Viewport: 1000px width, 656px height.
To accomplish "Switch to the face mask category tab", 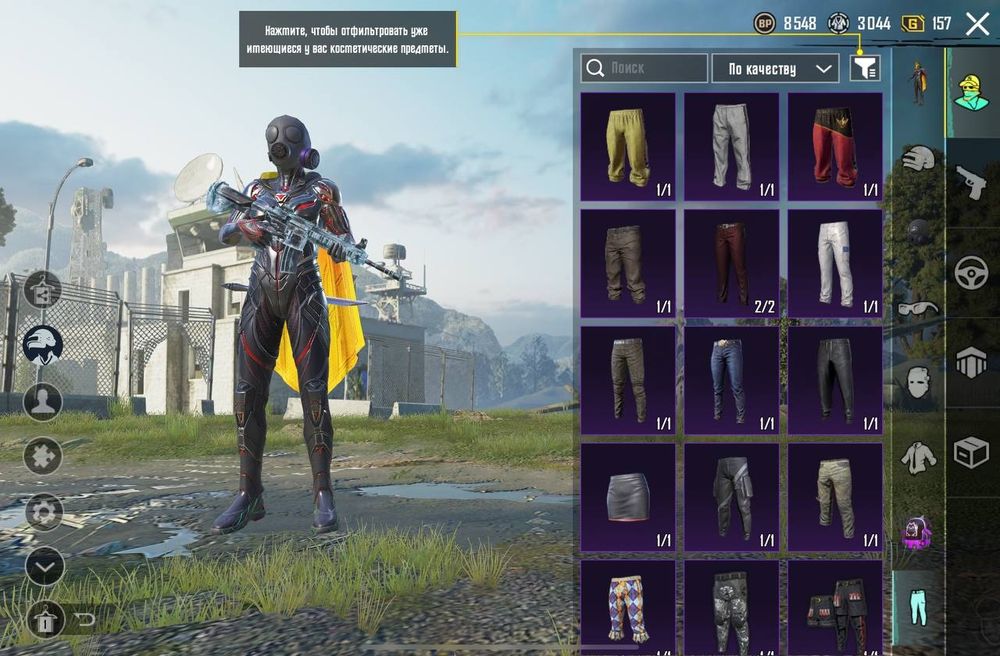I will pyautogui.click(x=917, y=381).
